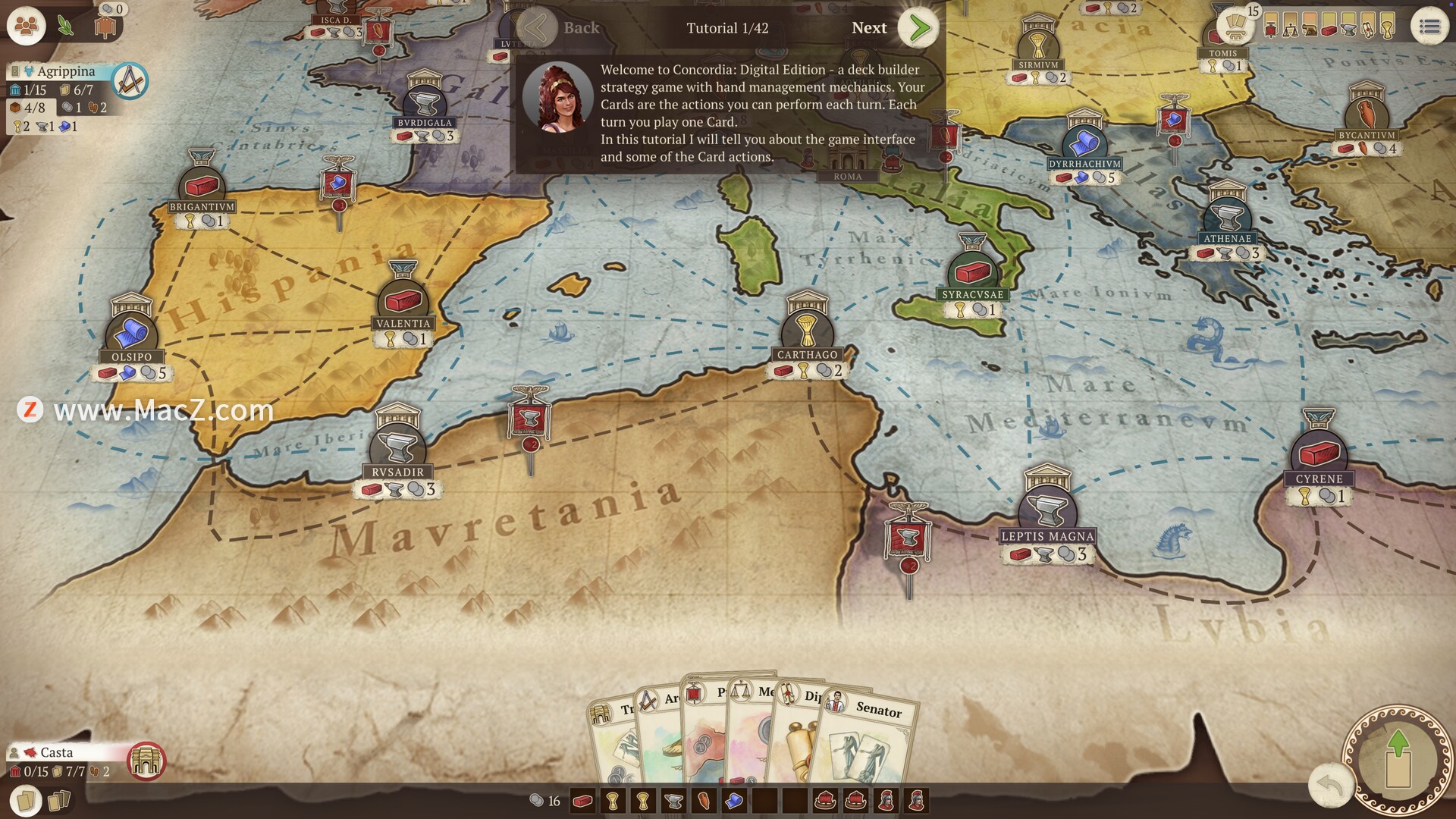Click the single card pile icon
The height and width of the screenshot is (819, 1456).
[26, 801]
